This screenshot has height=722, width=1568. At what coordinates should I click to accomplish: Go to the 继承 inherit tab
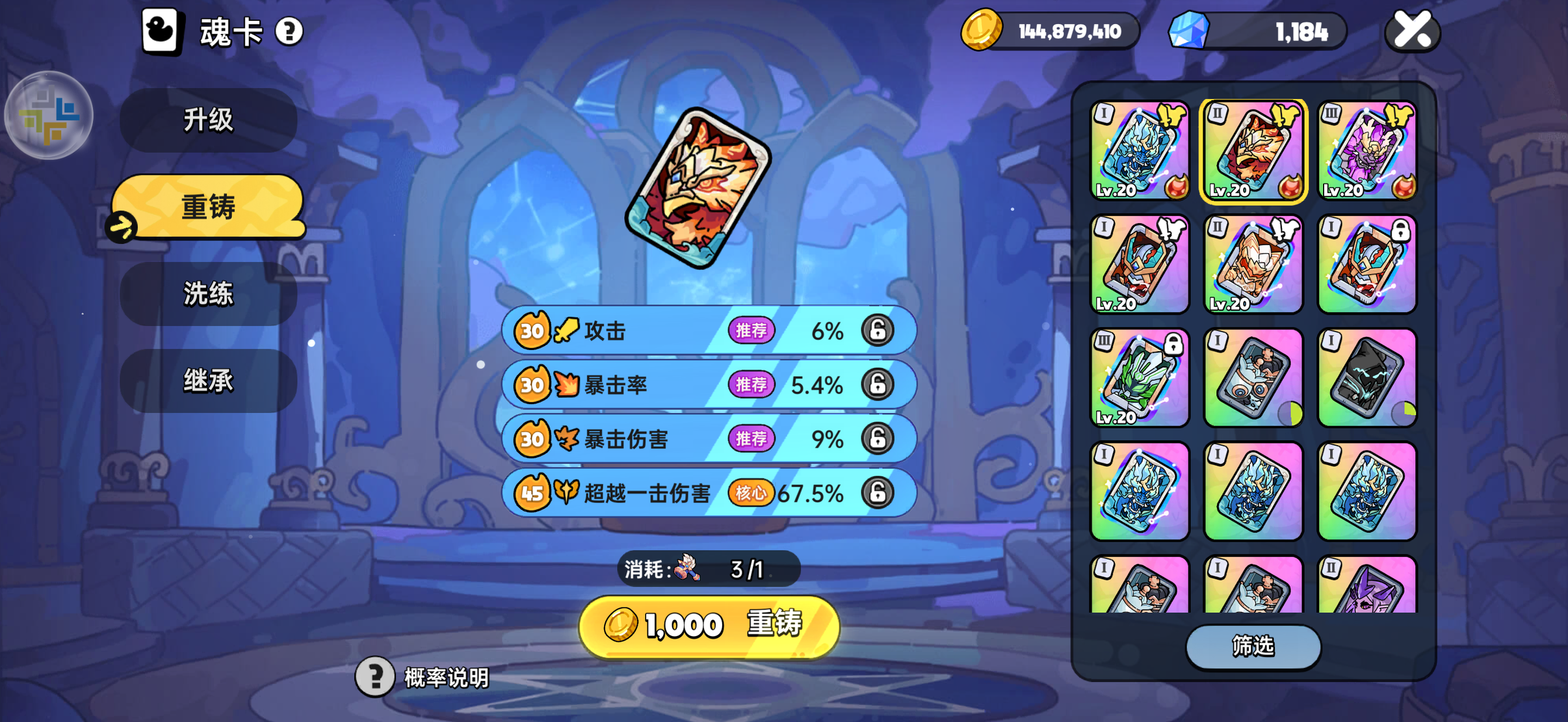(208, 381)
